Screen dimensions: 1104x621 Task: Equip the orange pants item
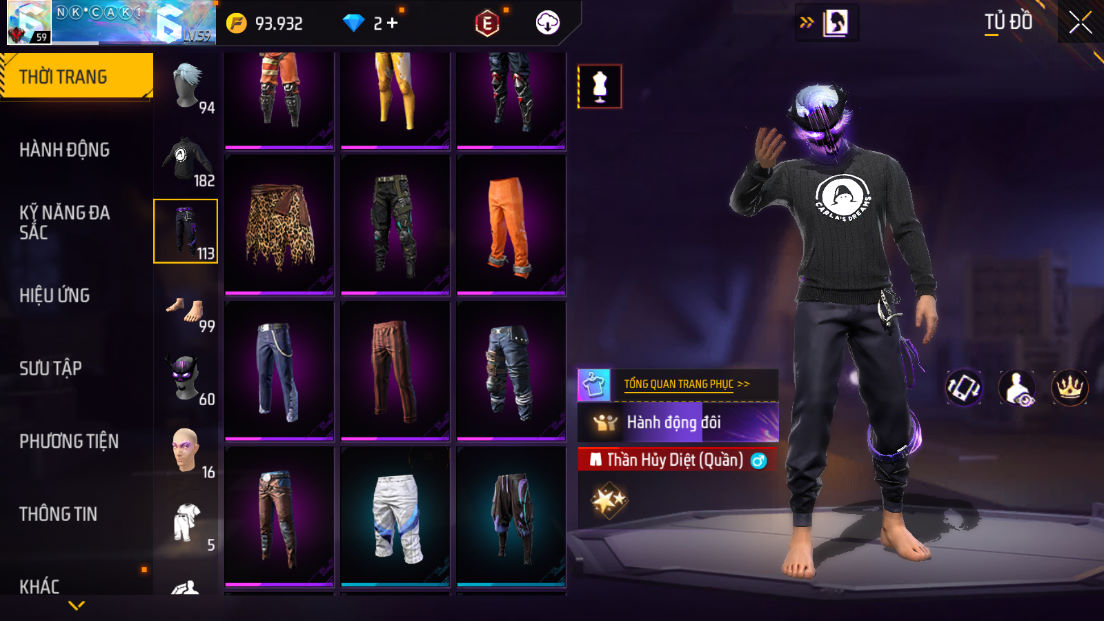click(x=511, y=224)
